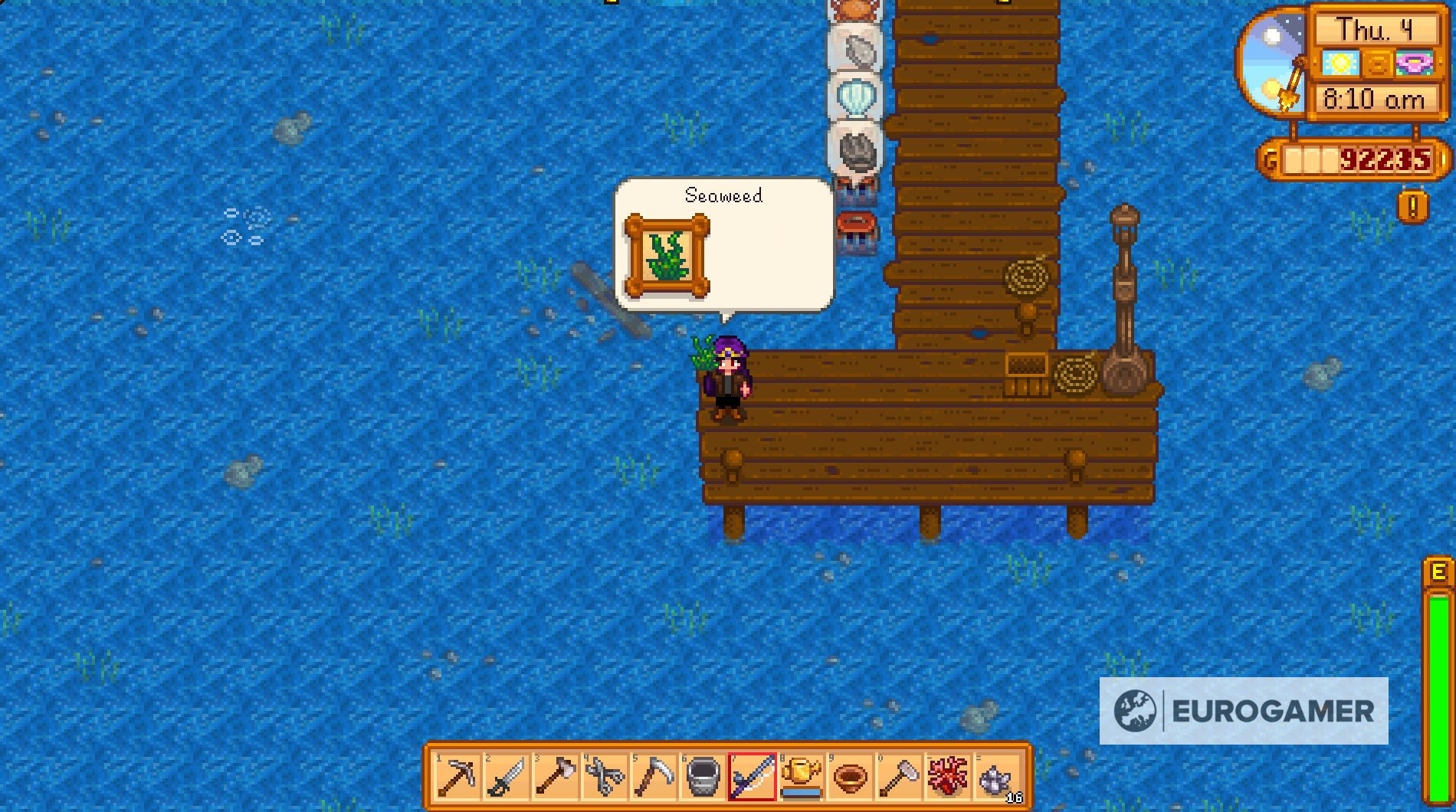Select the Pickaxe in hotbar slot 1
The image size is (1456, 812).
(456, 776)
